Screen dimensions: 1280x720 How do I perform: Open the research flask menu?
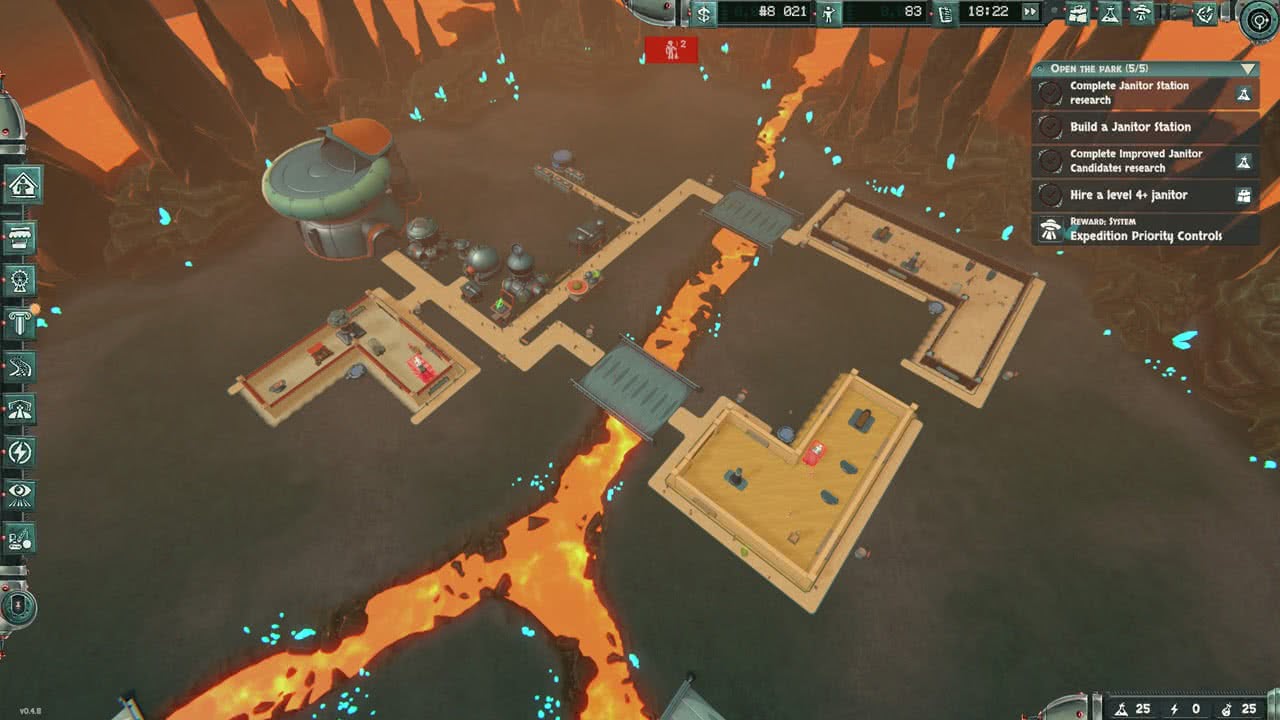(1109, 13)
